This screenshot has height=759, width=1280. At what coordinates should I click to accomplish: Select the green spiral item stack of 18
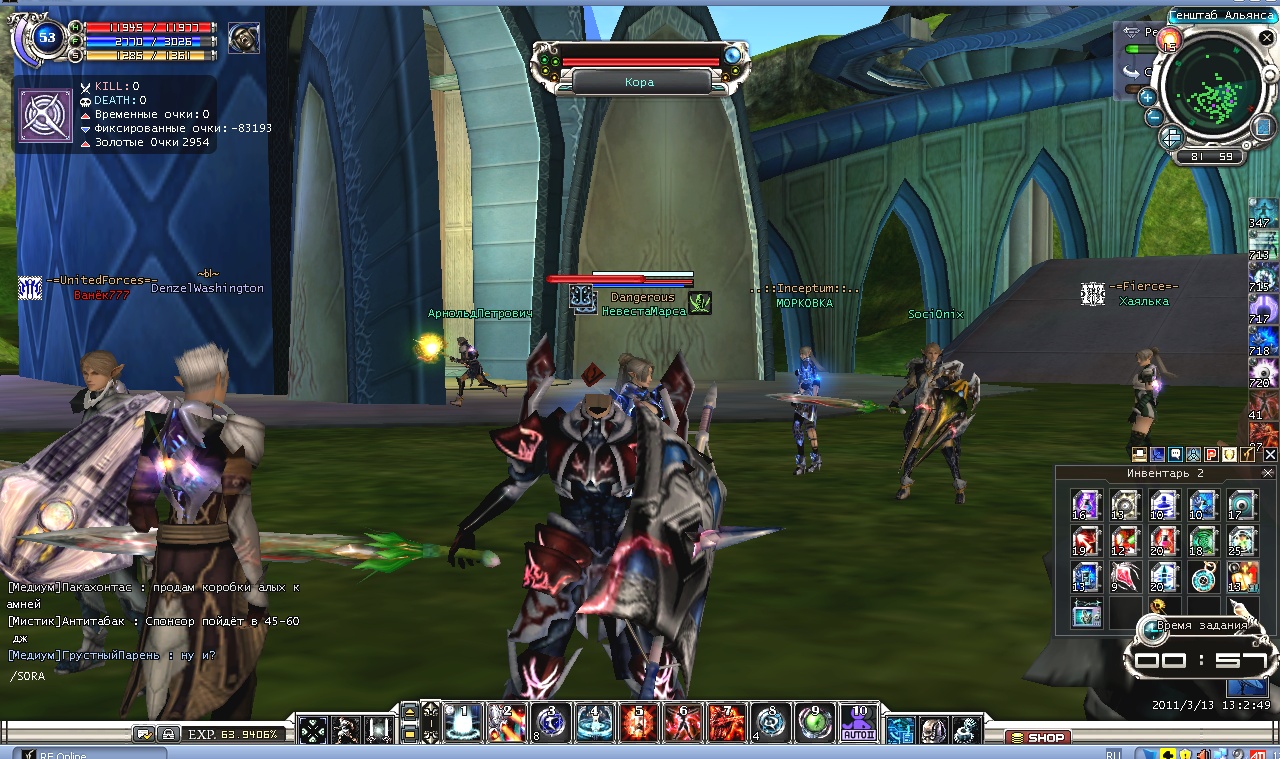(x=1202, y=540)
